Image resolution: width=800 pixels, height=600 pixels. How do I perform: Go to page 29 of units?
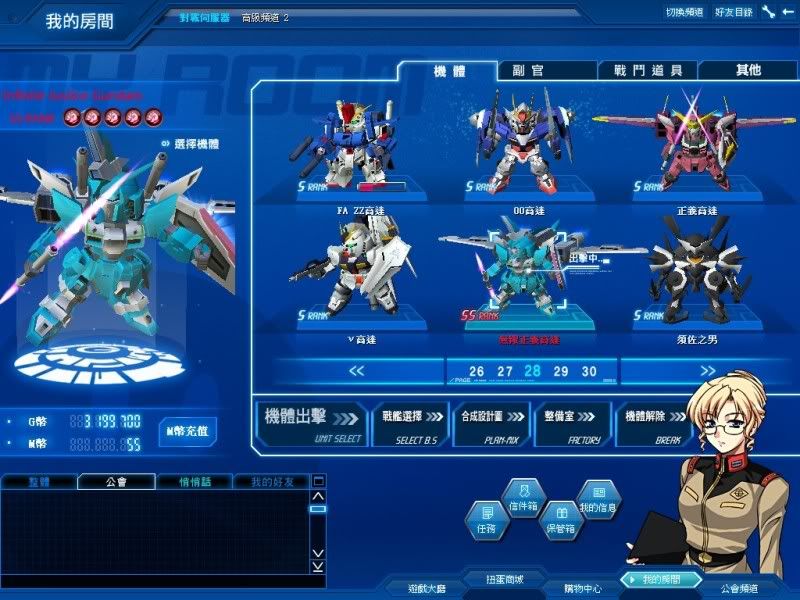click(560, 372)
